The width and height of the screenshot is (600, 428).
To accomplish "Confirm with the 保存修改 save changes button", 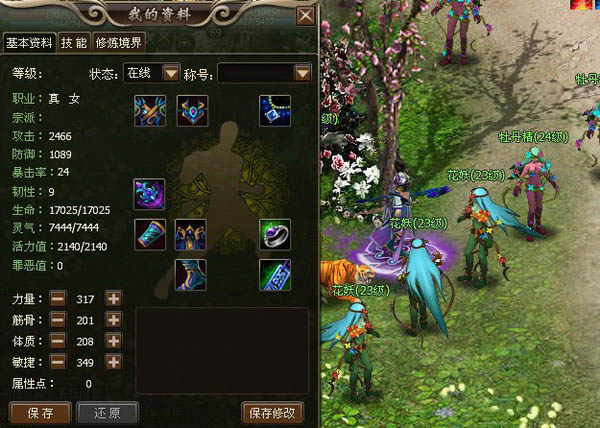I will click(x=272, y=412).
